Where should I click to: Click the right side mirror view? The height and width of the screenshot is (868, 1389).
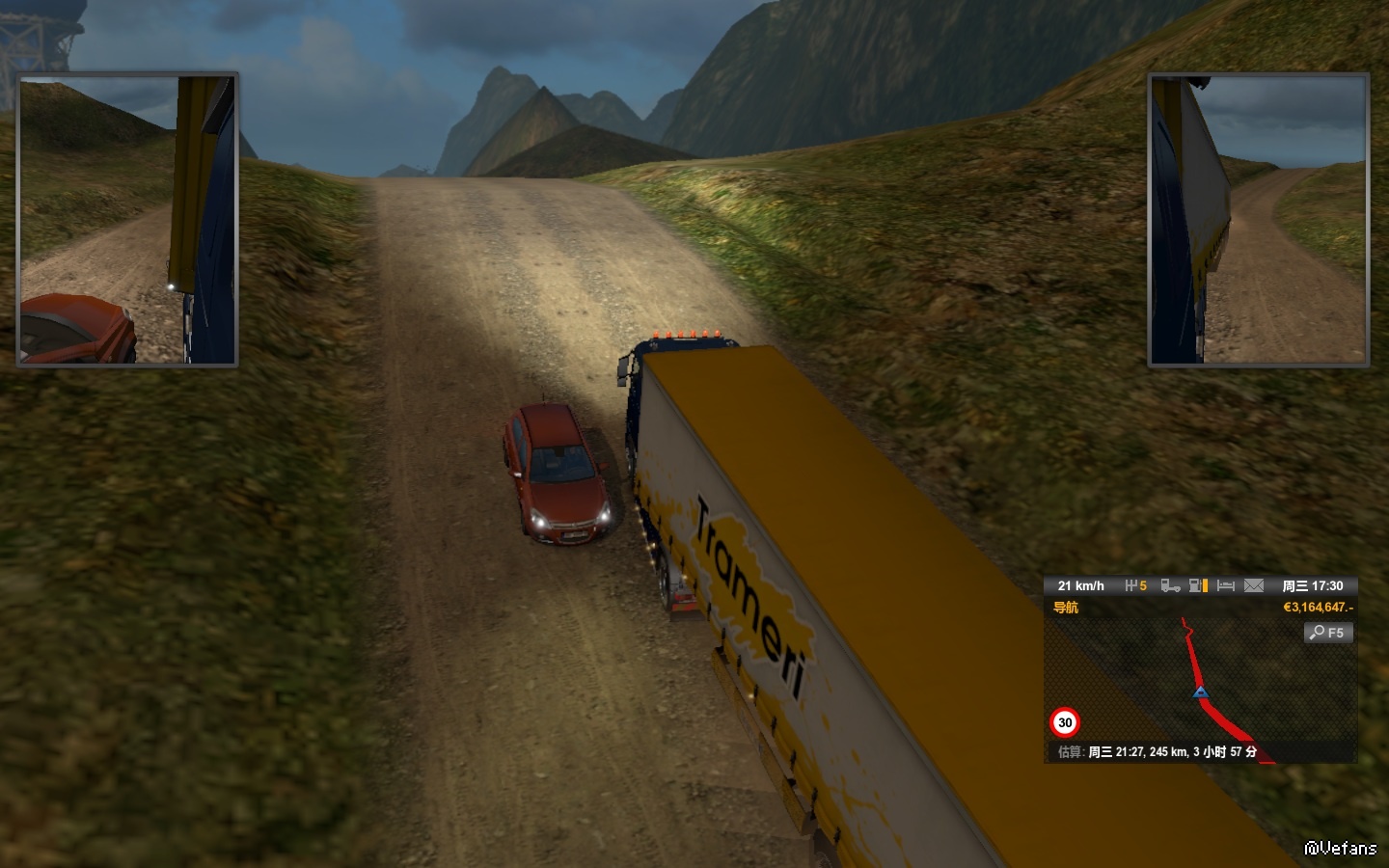(1259, 220)
